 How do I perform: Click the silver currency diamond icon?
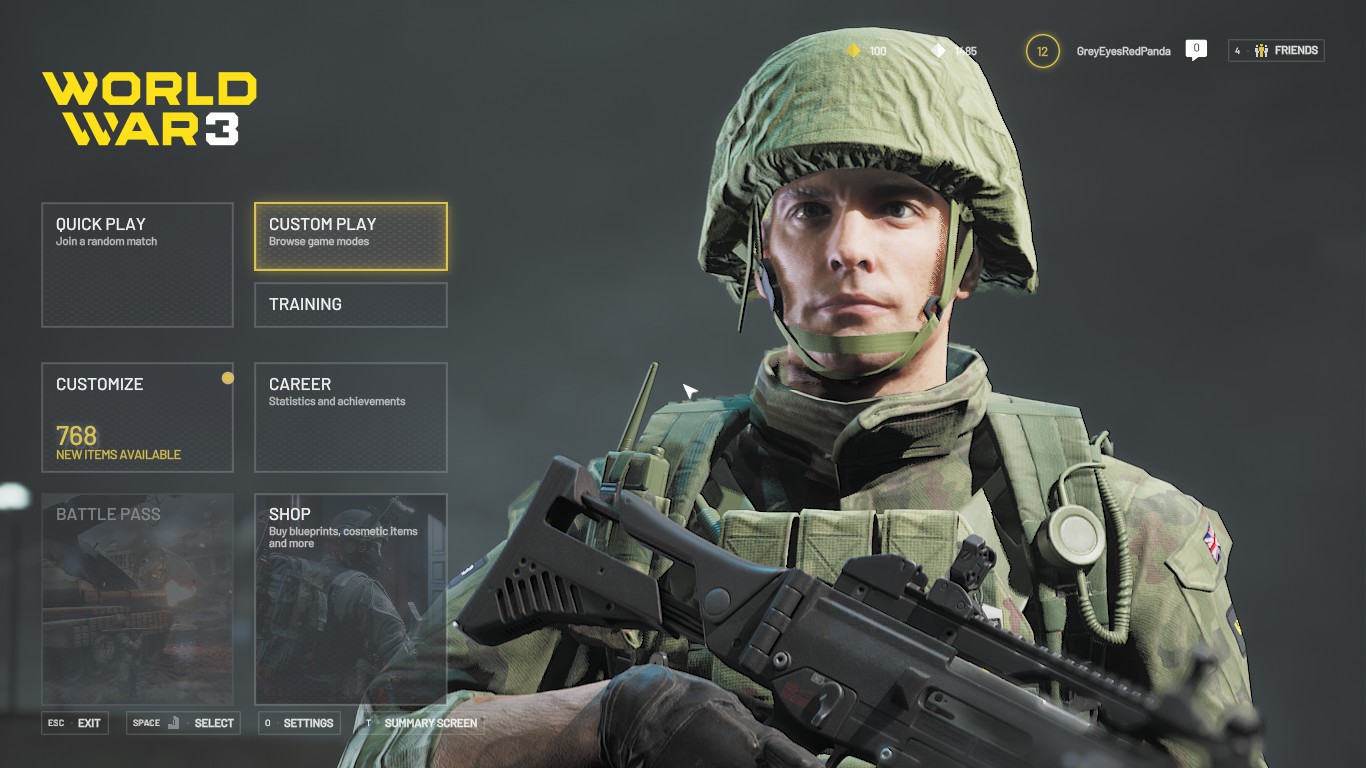coord(938,51)
